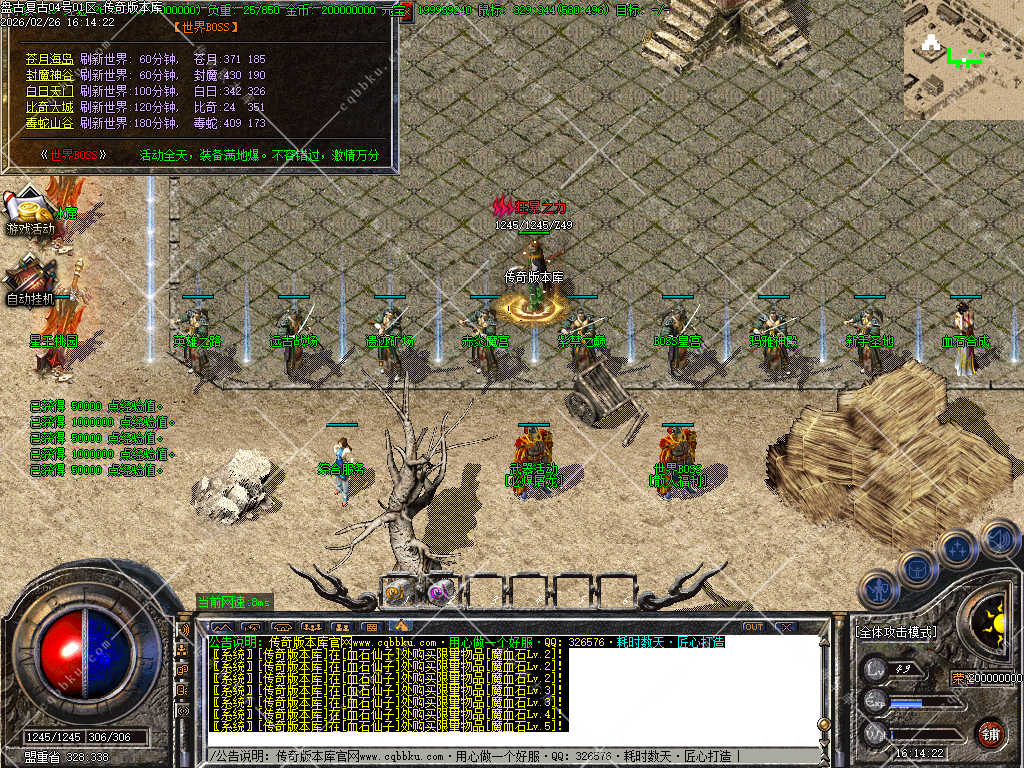Switch the 全体攻击模式 attack mode label
The height and width of the screenshot is (768, 1024).
tap(896, 632)
